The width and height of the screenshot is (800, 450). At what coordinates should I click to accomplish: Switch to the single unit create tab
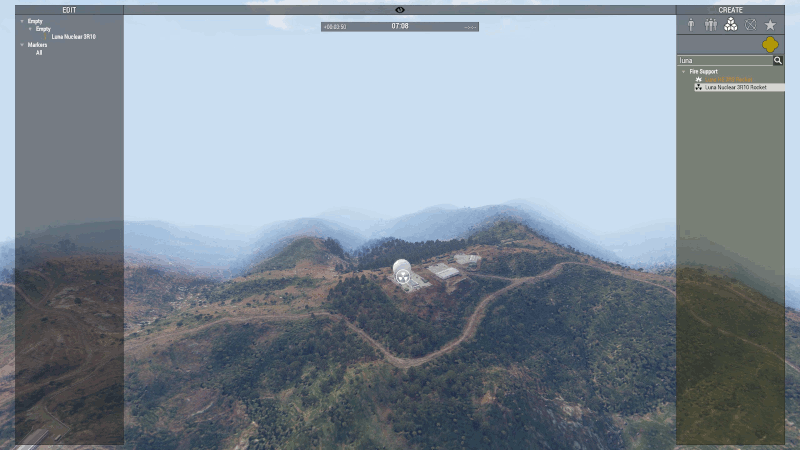click(690, 25)
